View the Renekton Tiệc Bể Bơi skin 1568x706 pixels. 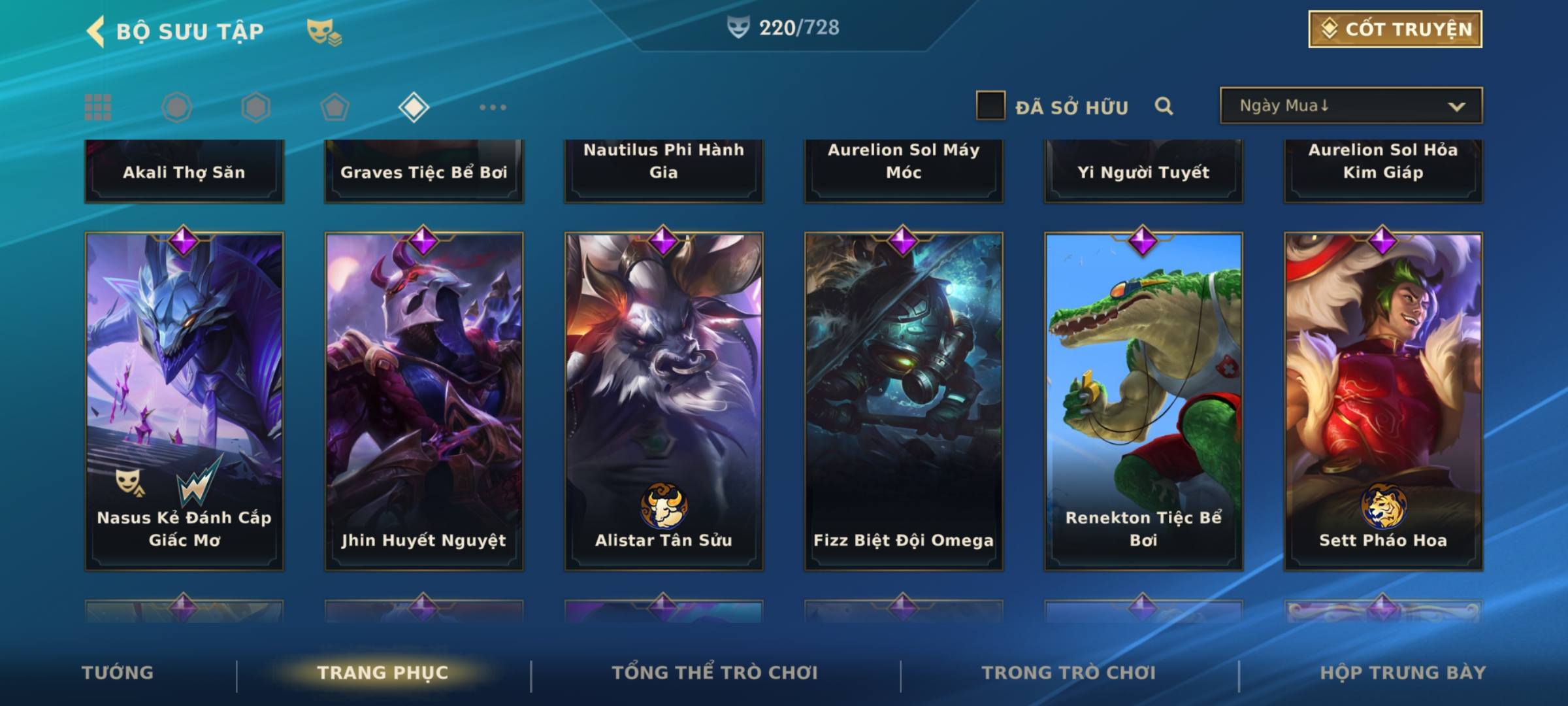click(1143, 401)
